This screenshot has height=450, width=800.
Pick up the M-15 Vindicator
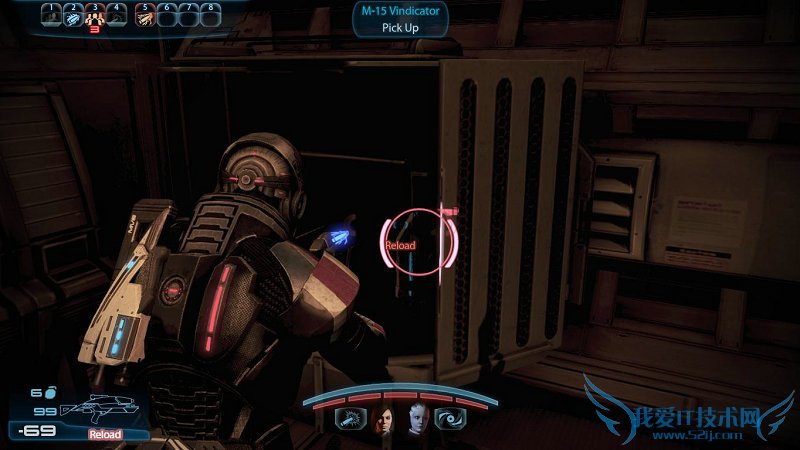[399, 20]
